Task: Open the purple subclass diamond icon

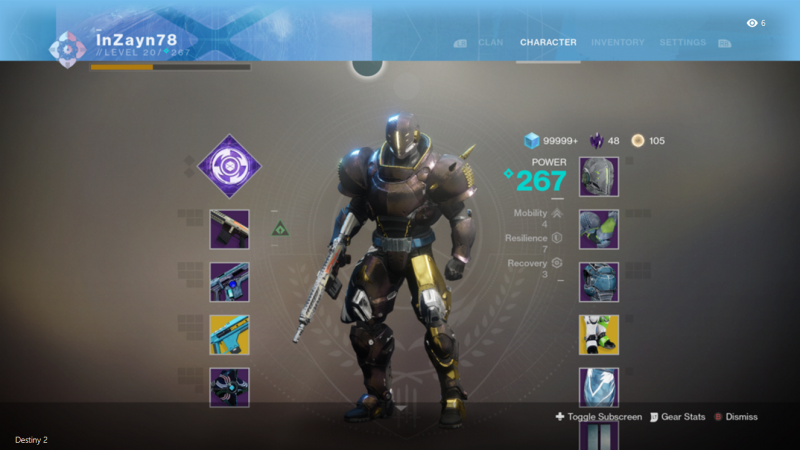Action: pos(229,165)
